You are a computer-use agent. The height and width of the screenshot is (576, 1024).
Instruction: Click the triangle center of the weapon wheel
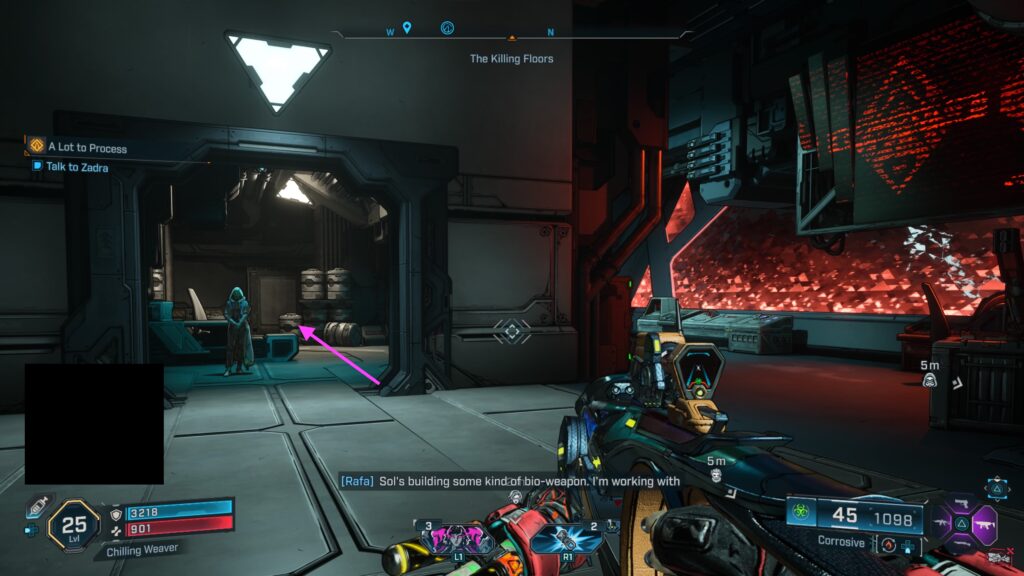point(964,522)
